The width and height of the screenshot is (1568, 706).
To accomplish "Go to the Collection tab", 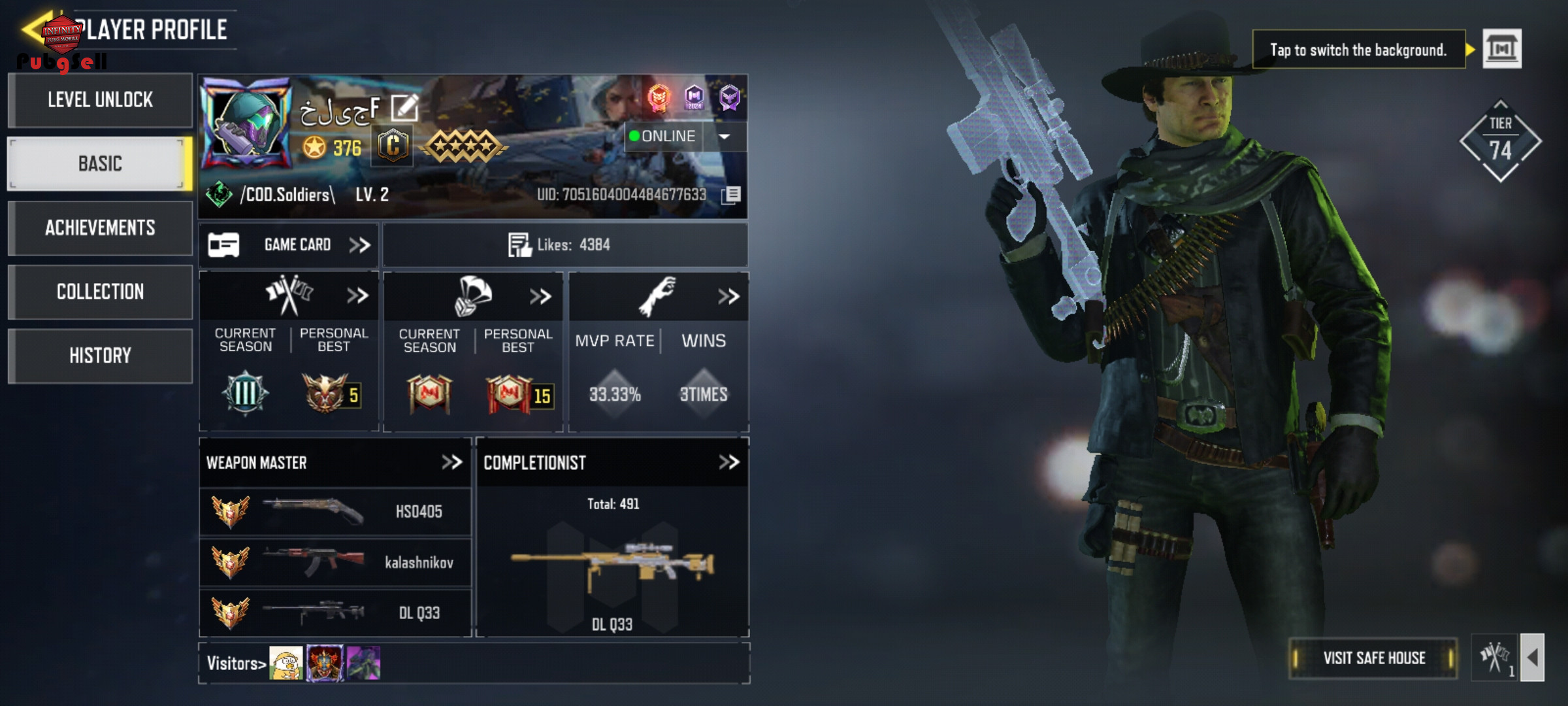I will [100, 292].
